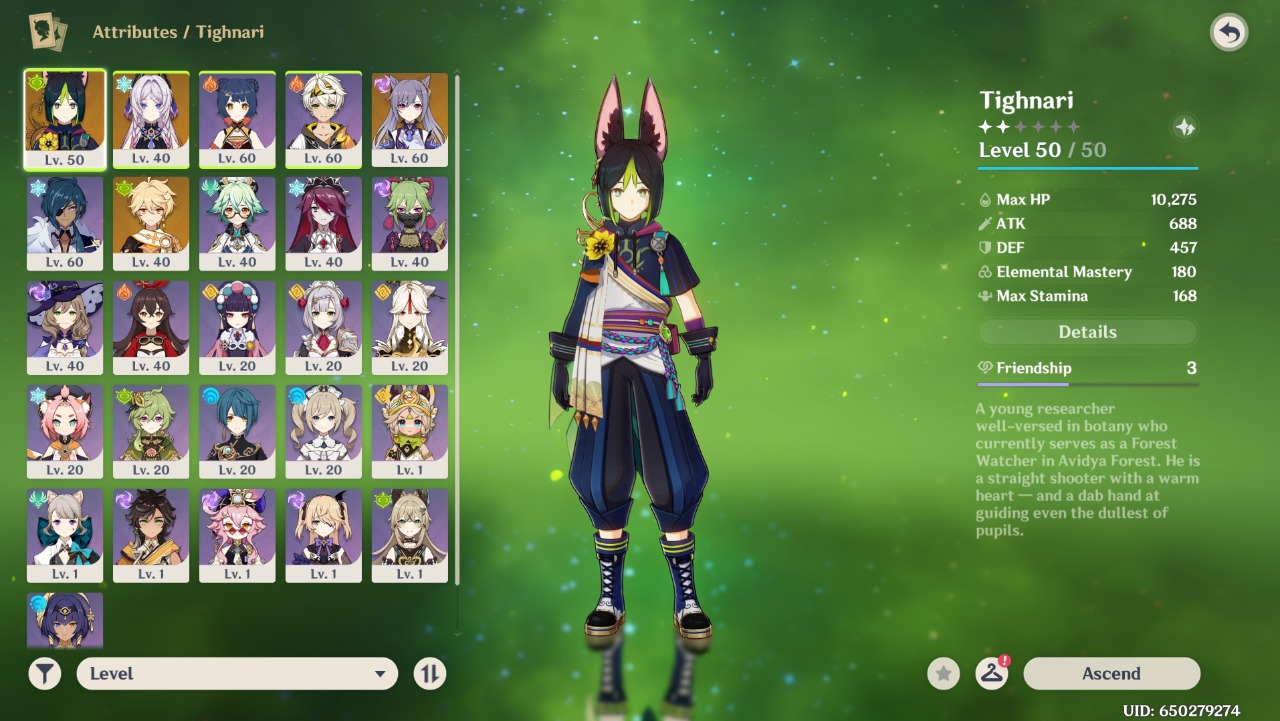Select Barbara's Lv. 20 portrait
The image size is (1280, 721).
(323, 430)
